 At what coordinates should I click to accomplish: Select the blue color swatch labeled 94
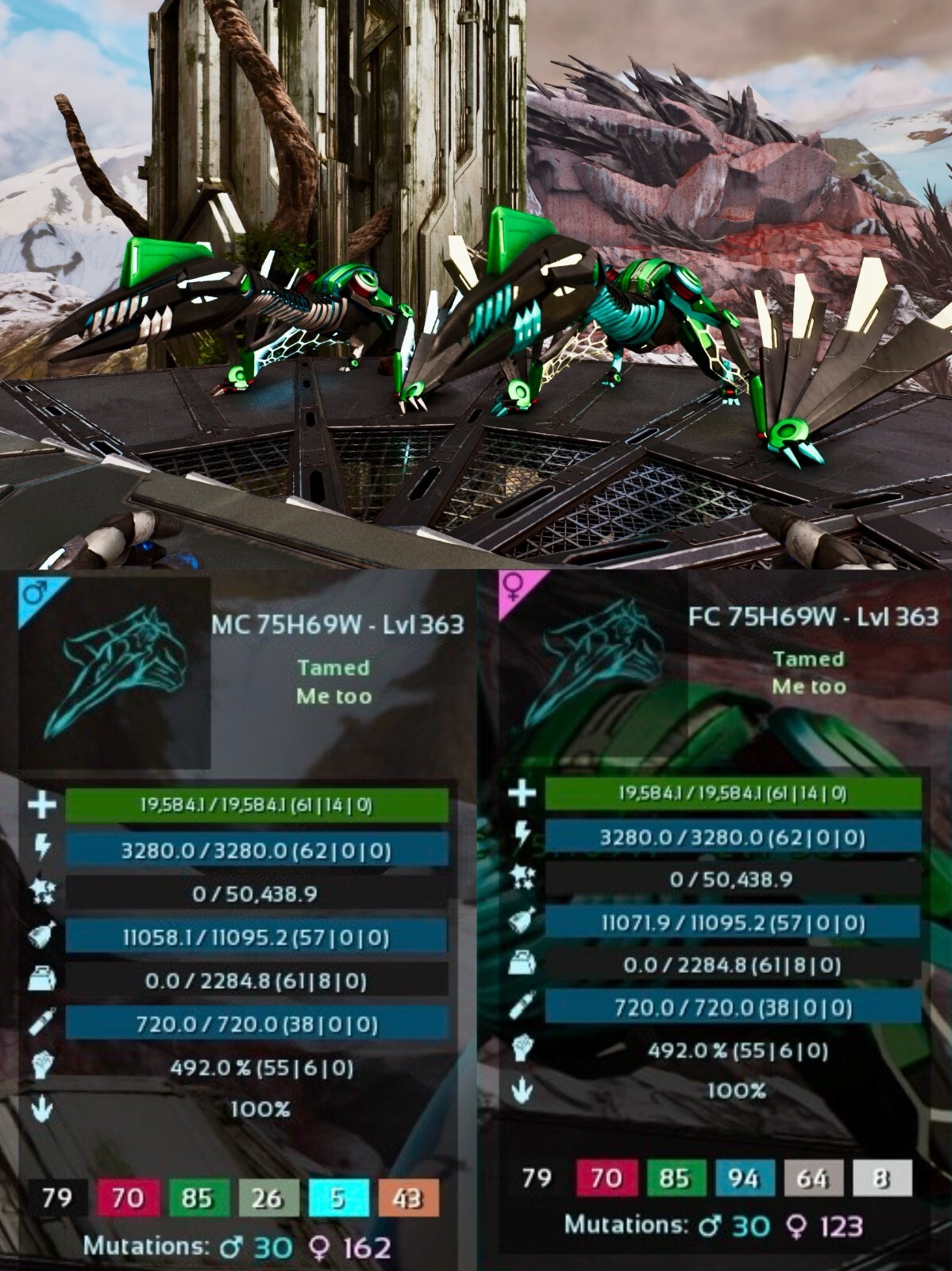coord(742,1178)
